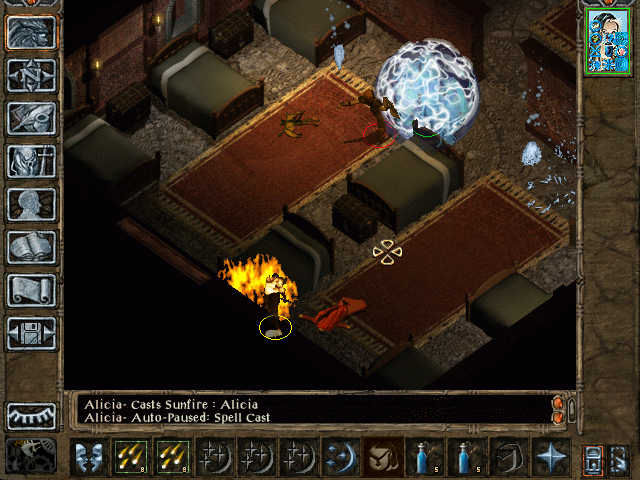Screen dimensions: 640x480
Task: Open the journal from the sidebar
Action: click(x=31, y=118)
